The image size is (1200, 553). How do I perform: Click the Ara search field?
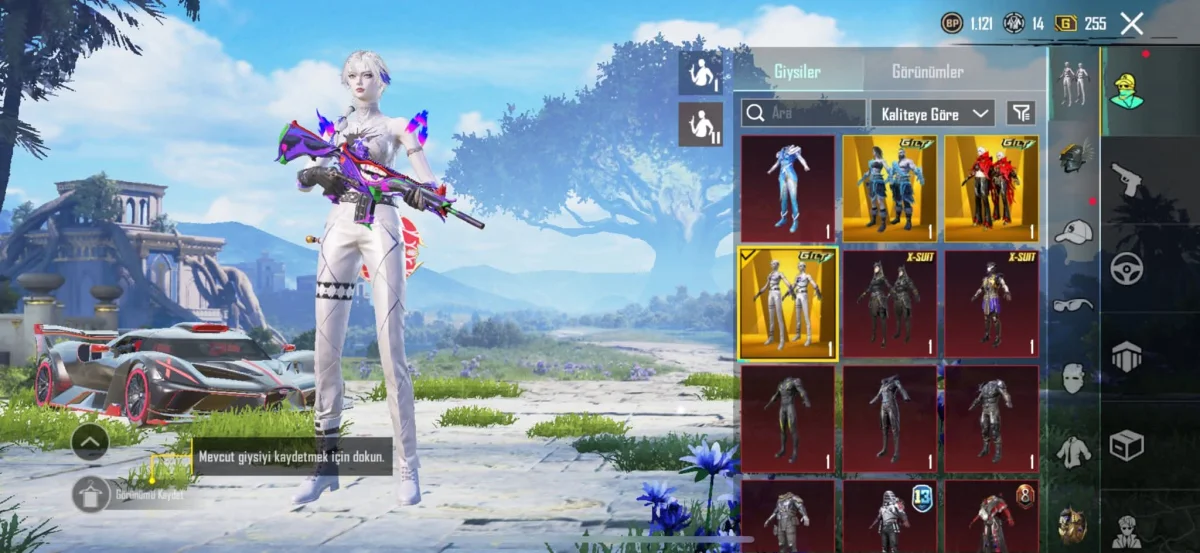804,113
